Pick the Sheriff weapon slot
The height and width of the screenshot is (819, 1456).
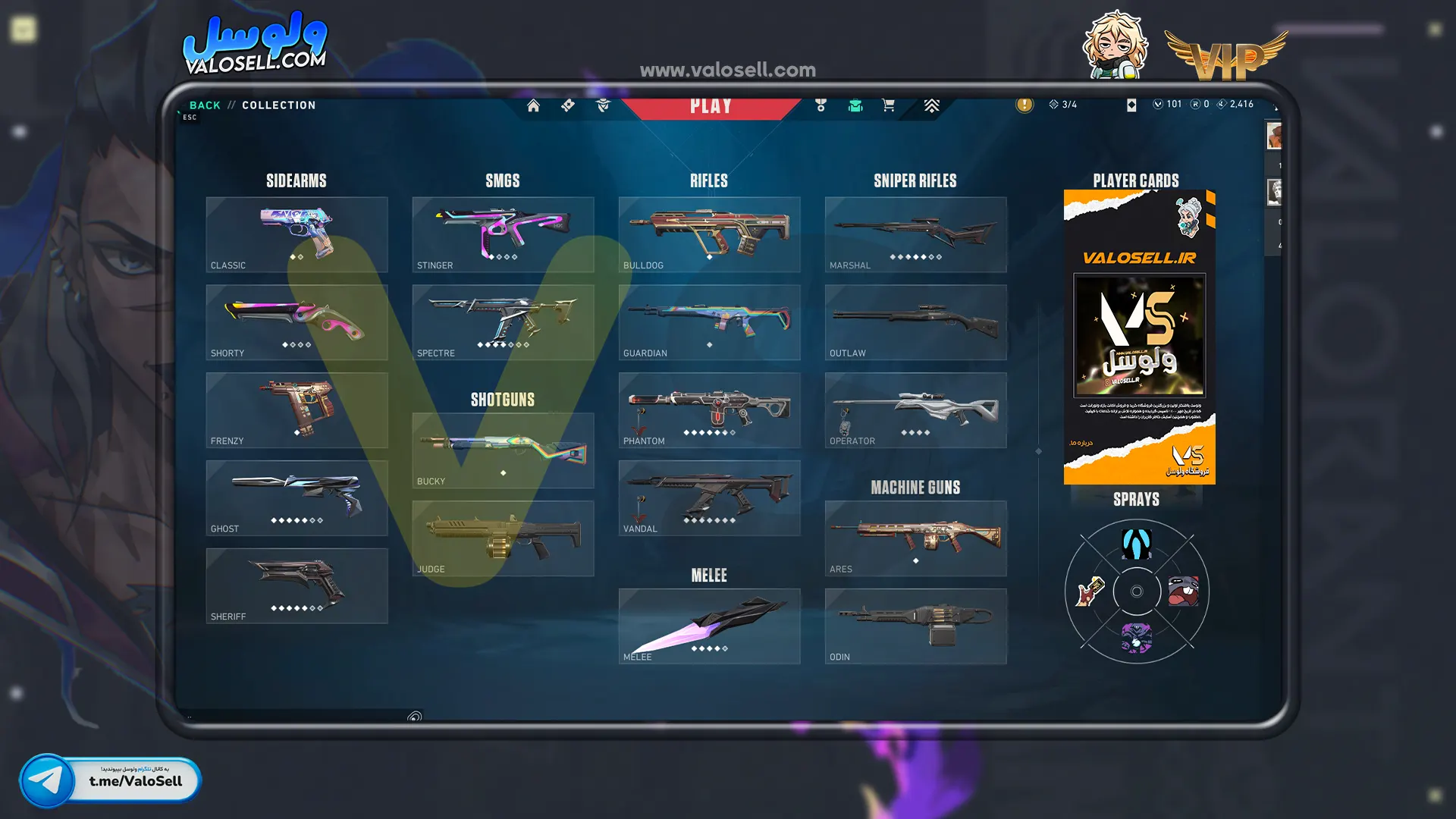click(x=297, y=586)
